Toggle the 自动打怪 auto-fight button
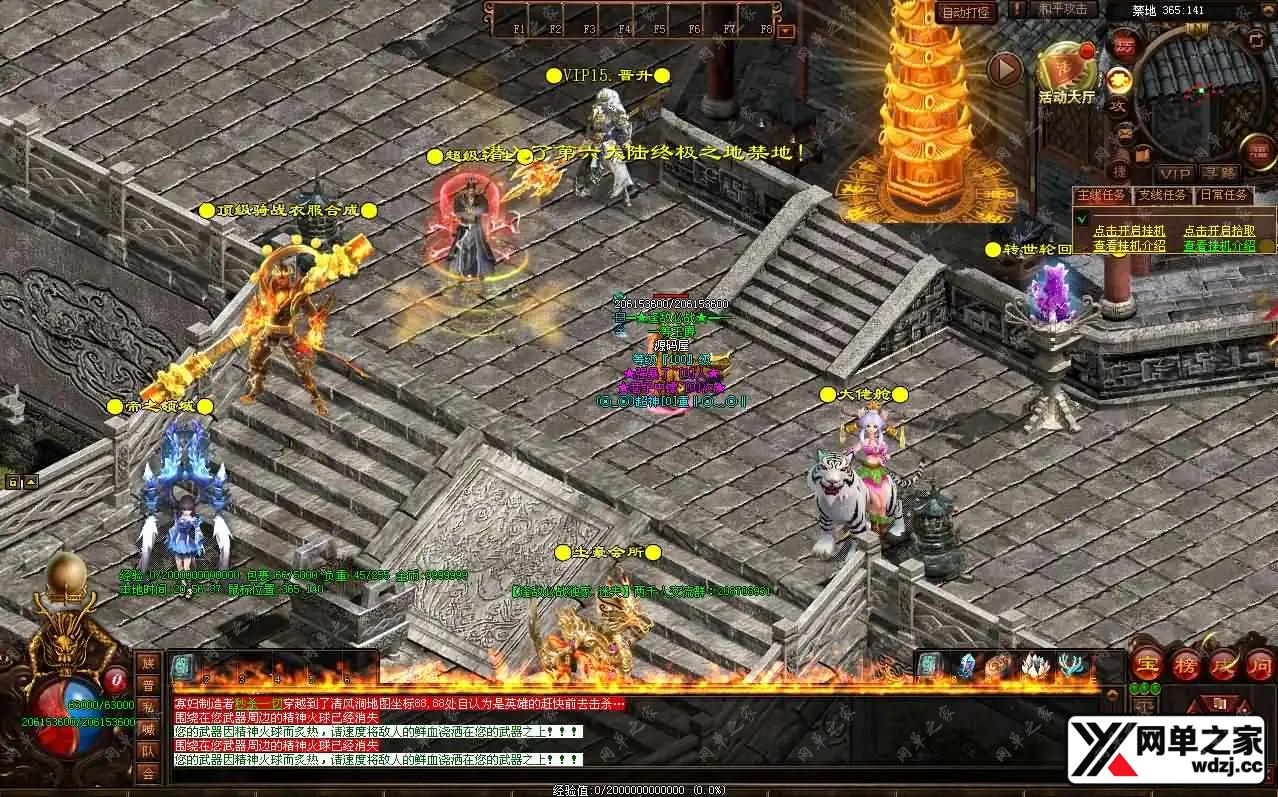1278x797 pixels. (965, 12)
